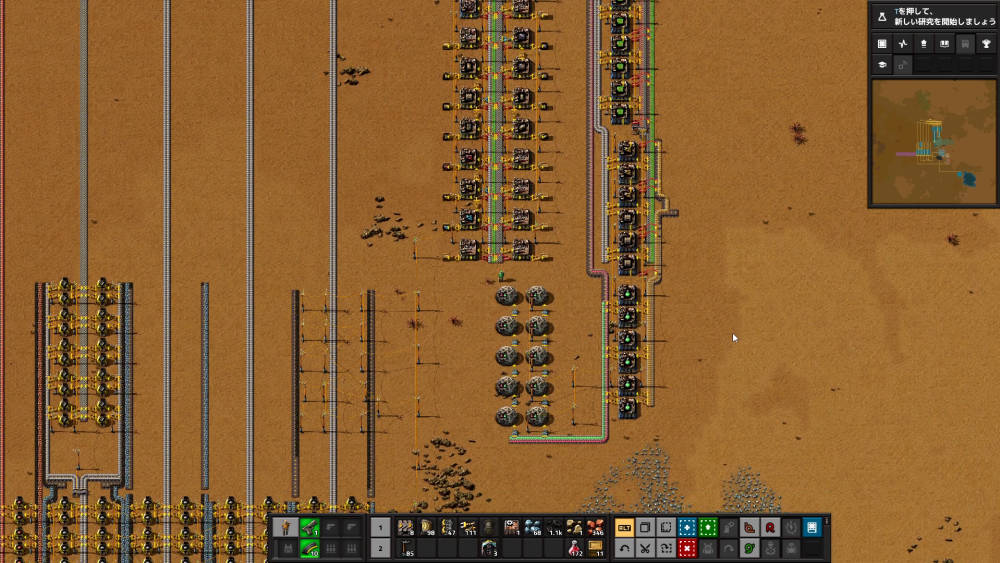The height and width of the screenshot is (563, 1000).
Task: Switch to quickbar row 2
Action: (x=380, y=548)
